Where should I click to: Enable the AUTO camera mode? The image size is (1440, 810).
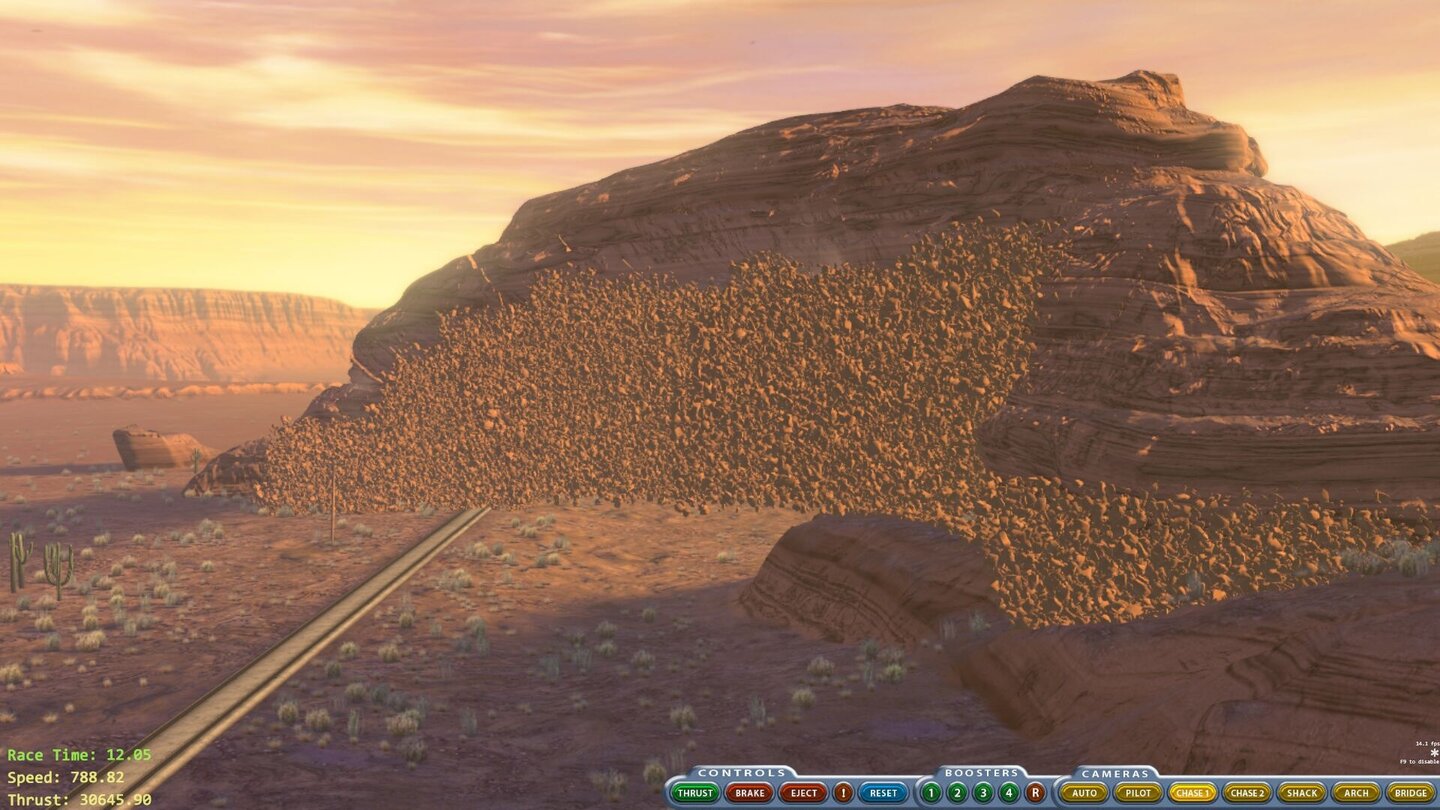(1086, 793)
